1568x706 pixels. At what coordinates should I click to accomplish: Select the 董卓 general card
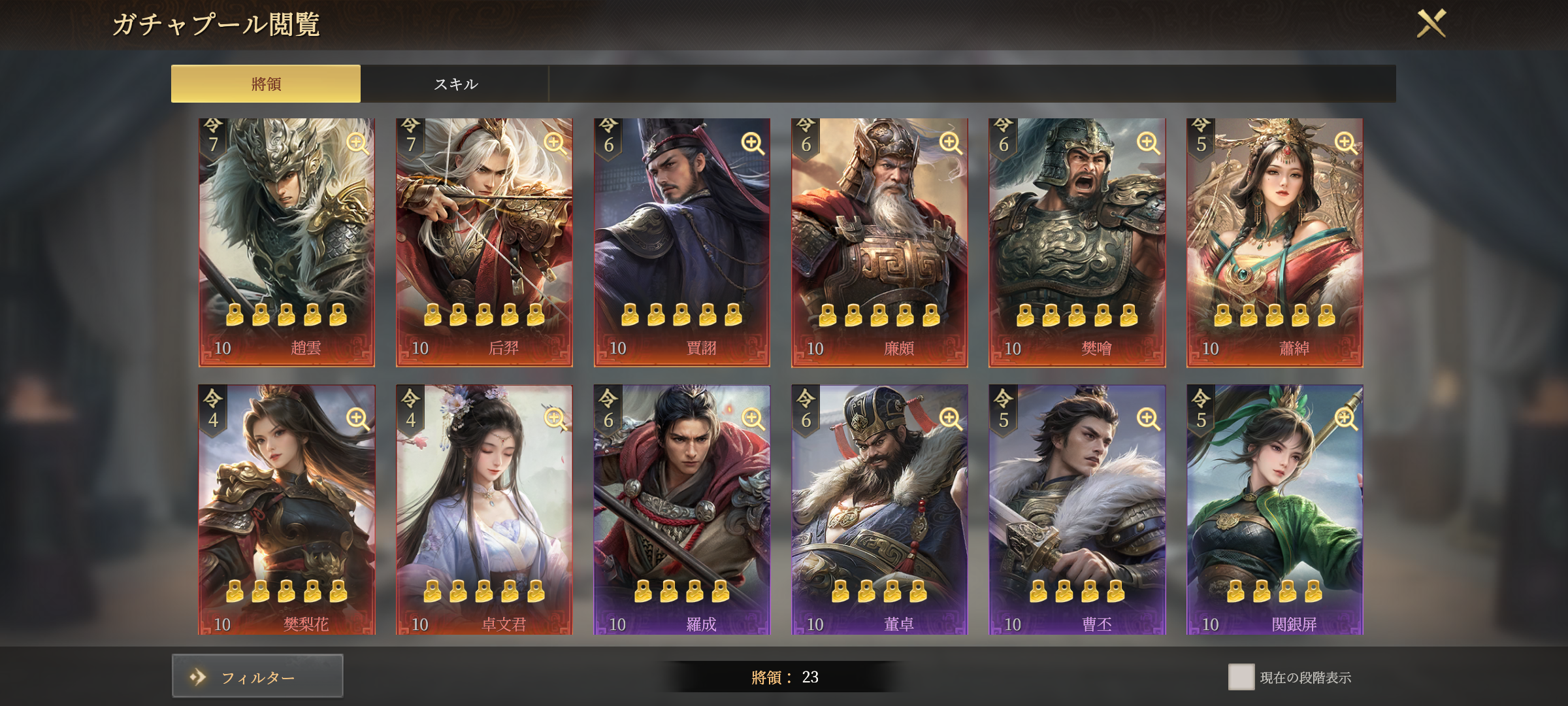tap(879, 510)
